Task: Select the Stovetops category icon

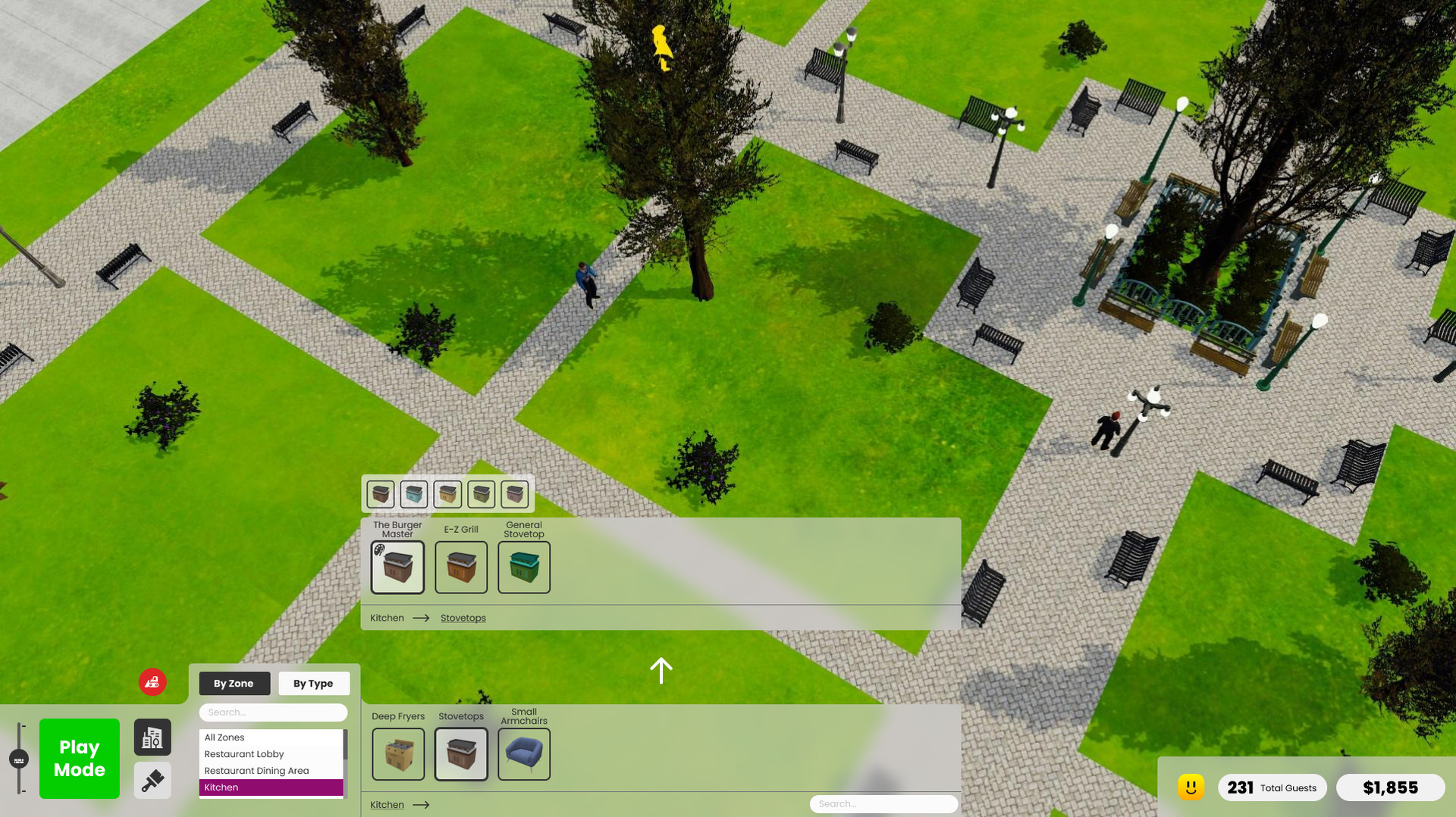Action: (461, 754)
